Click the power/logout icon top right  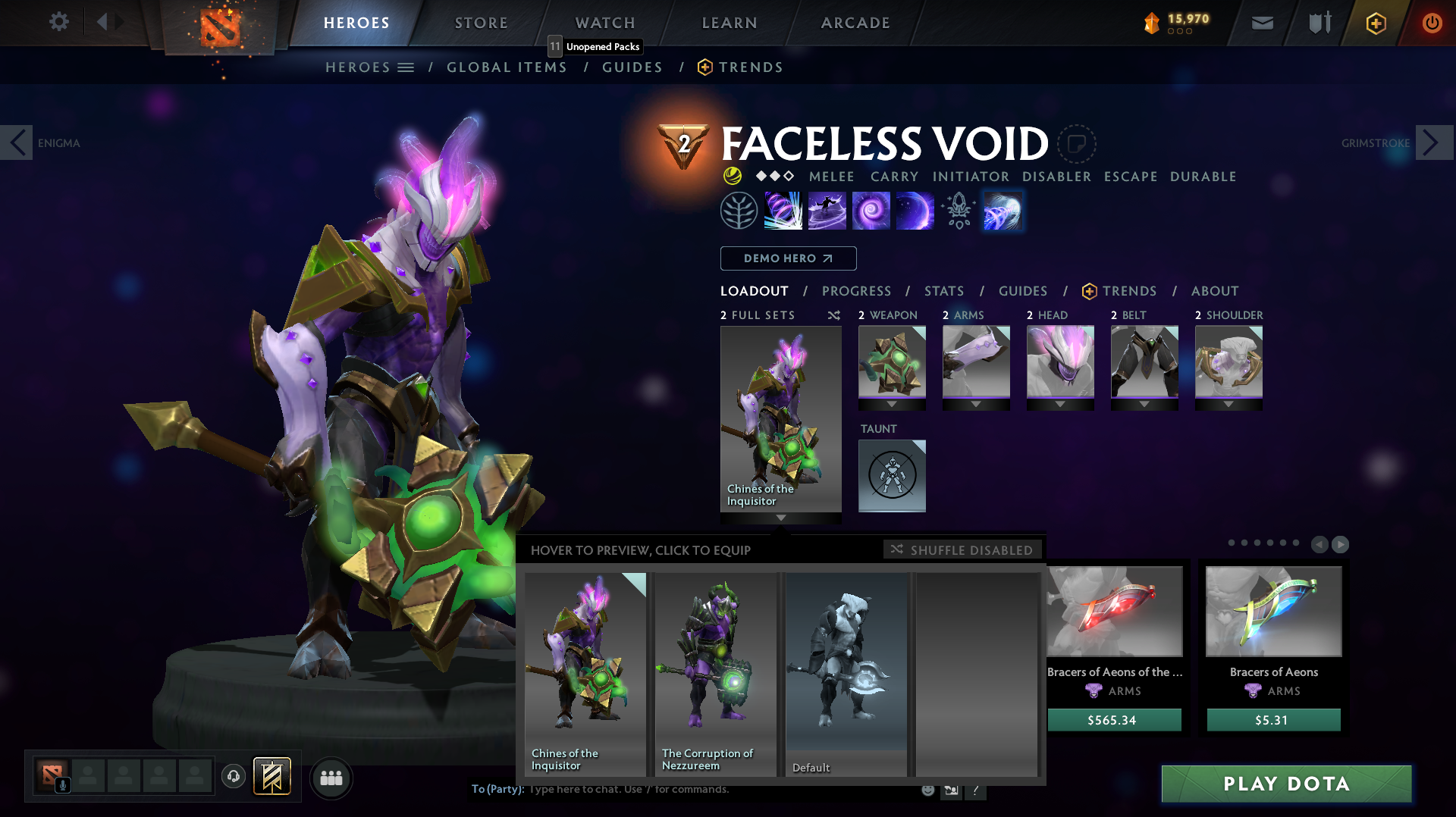1432,23
